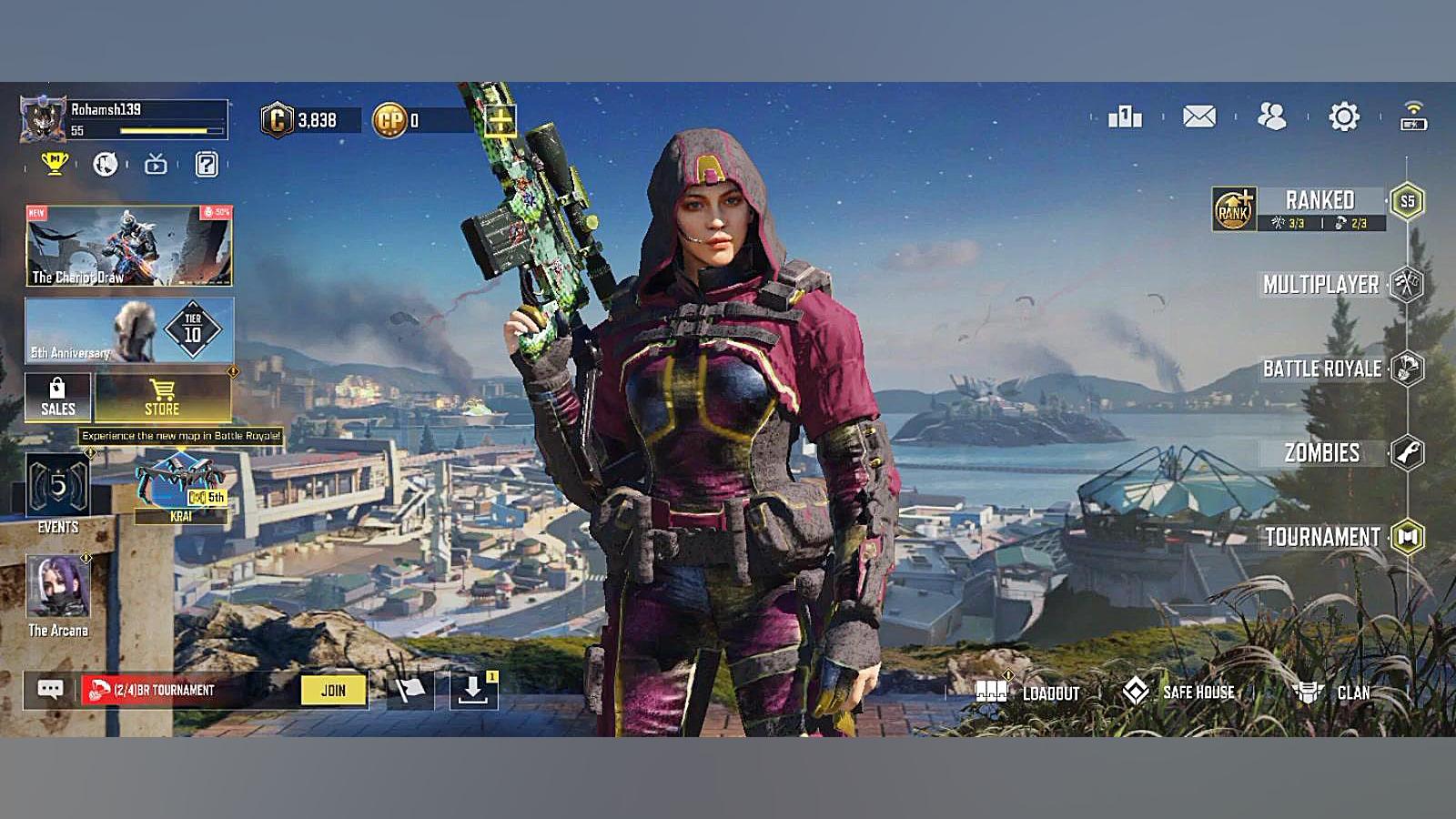The width and height of the screenshot is (1456, 819).
Task: Join the BR Tournament
Action: click(x=333, y=691)
